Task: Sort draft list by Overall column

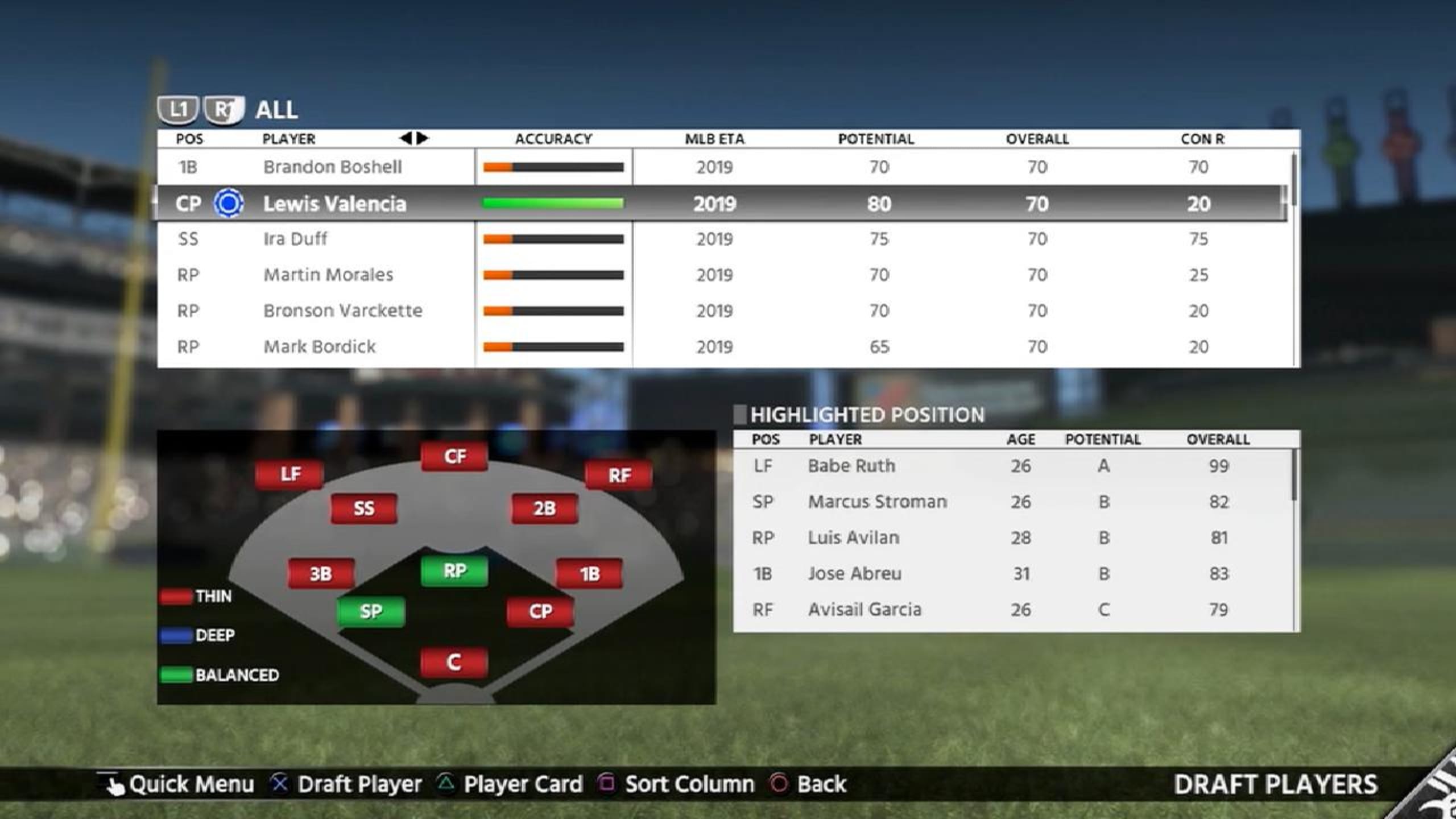Action: point(1037,139)
